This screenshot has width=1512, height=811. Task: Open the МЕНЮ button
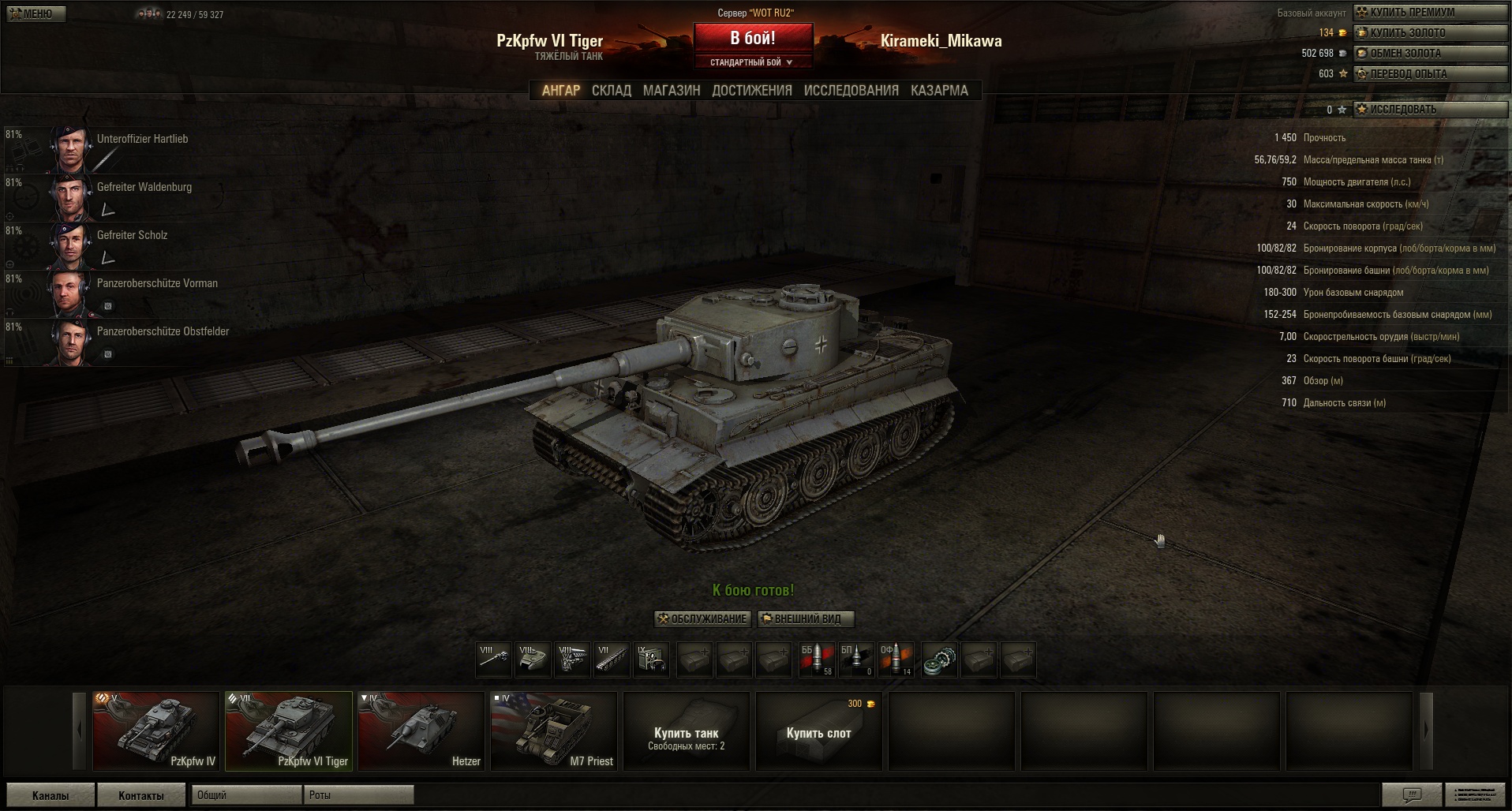pos(36,13)
